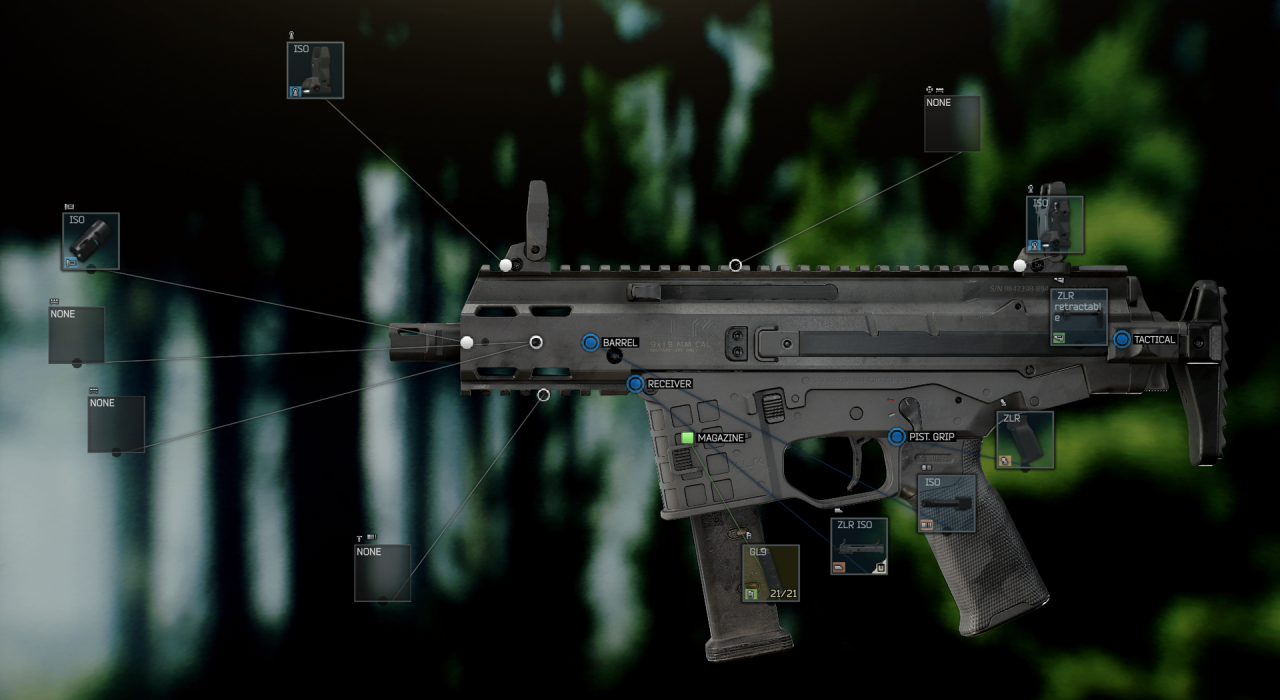Open the ZLR ISO receiver slot

click(x=859, y=546)
